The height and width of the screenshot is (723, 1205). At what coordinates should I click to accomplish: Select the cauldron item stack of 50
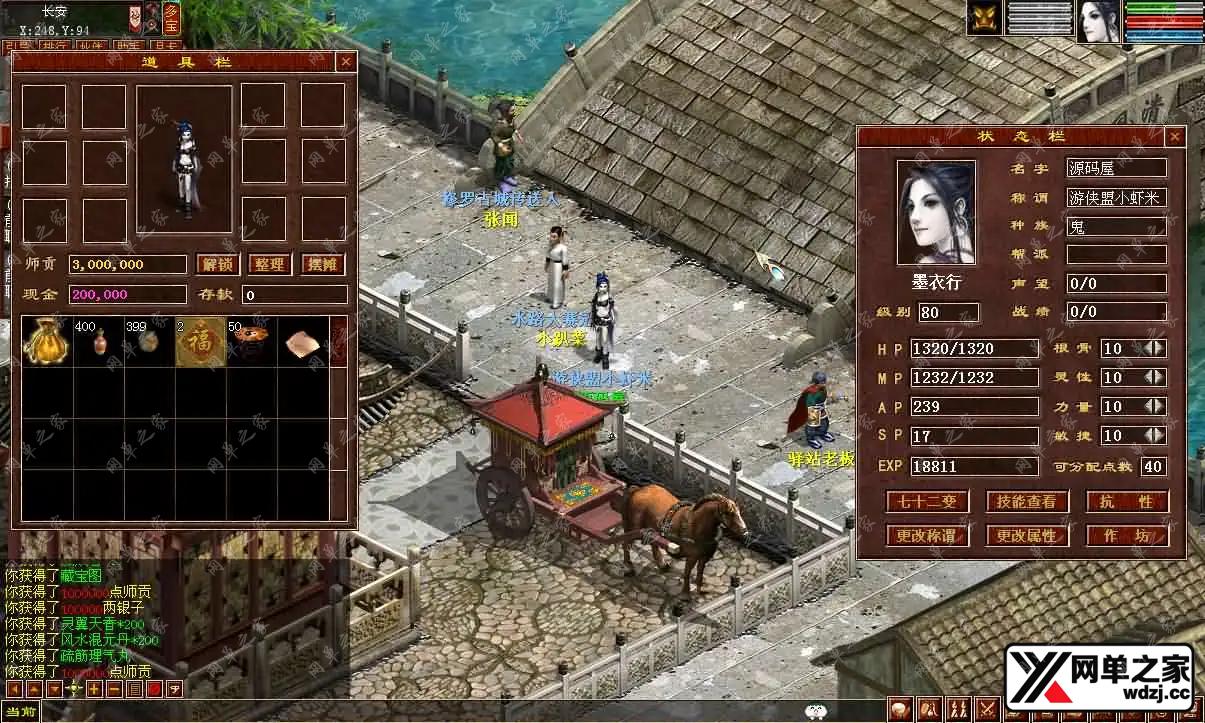pos(251,341)
